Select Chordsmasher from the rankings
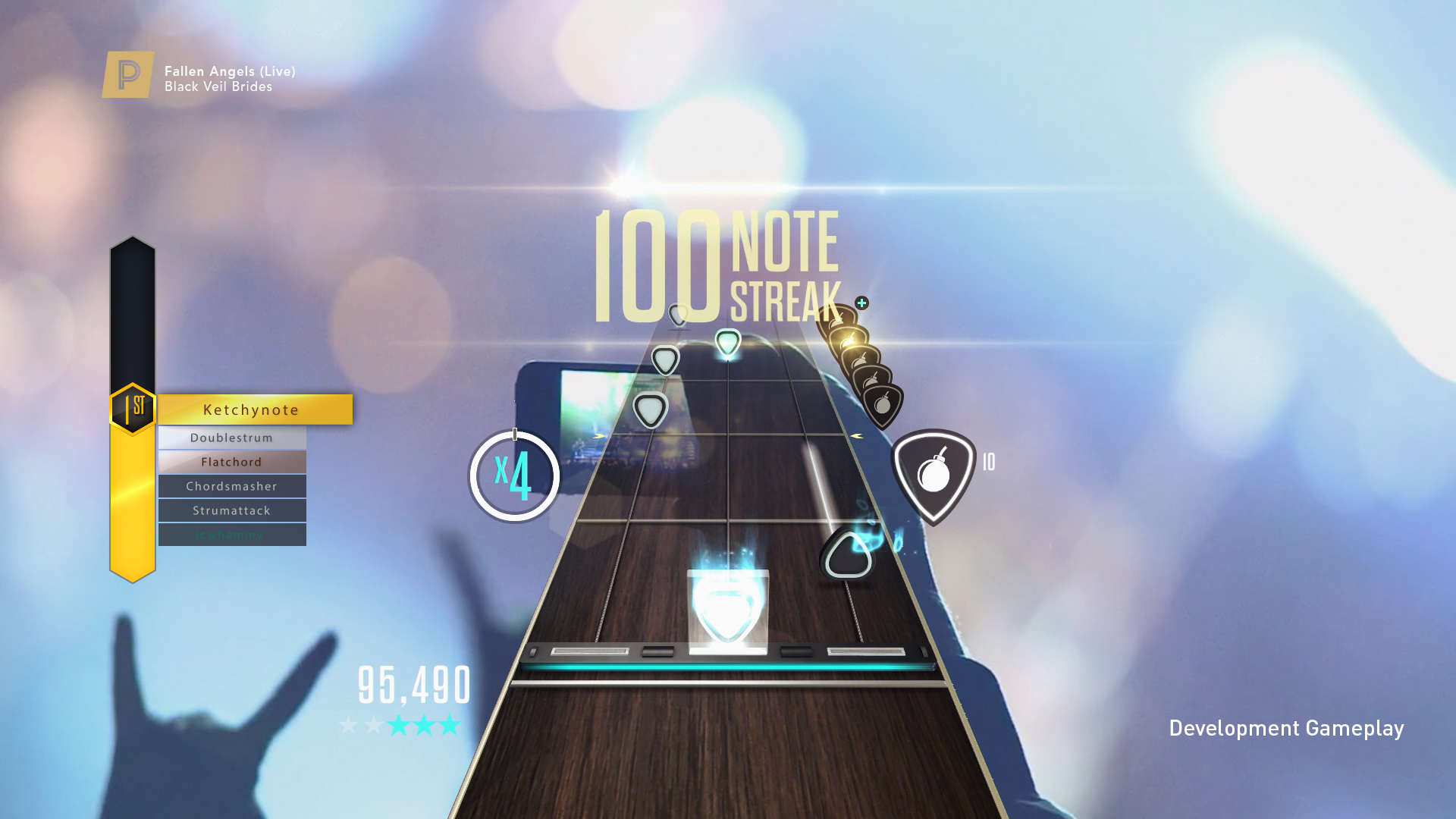The width and height of the screenshot is (1456, 819). point(232,486)
